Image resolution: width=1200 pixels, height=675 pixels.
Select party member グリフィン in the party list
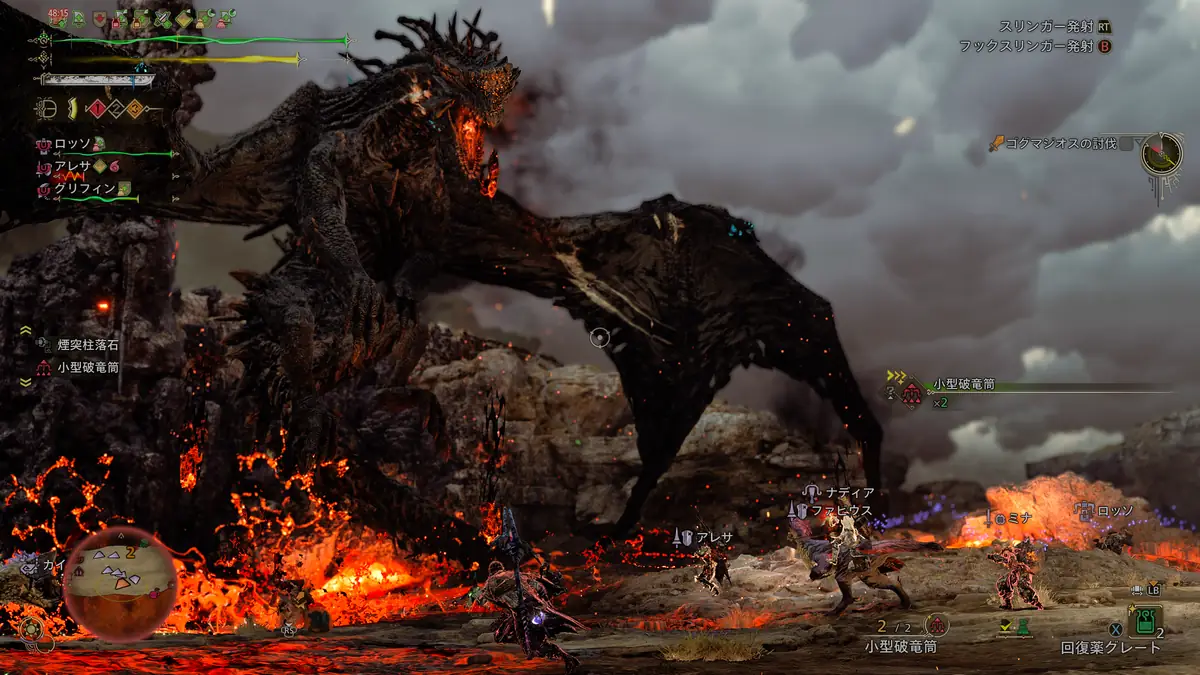point(80,188)
